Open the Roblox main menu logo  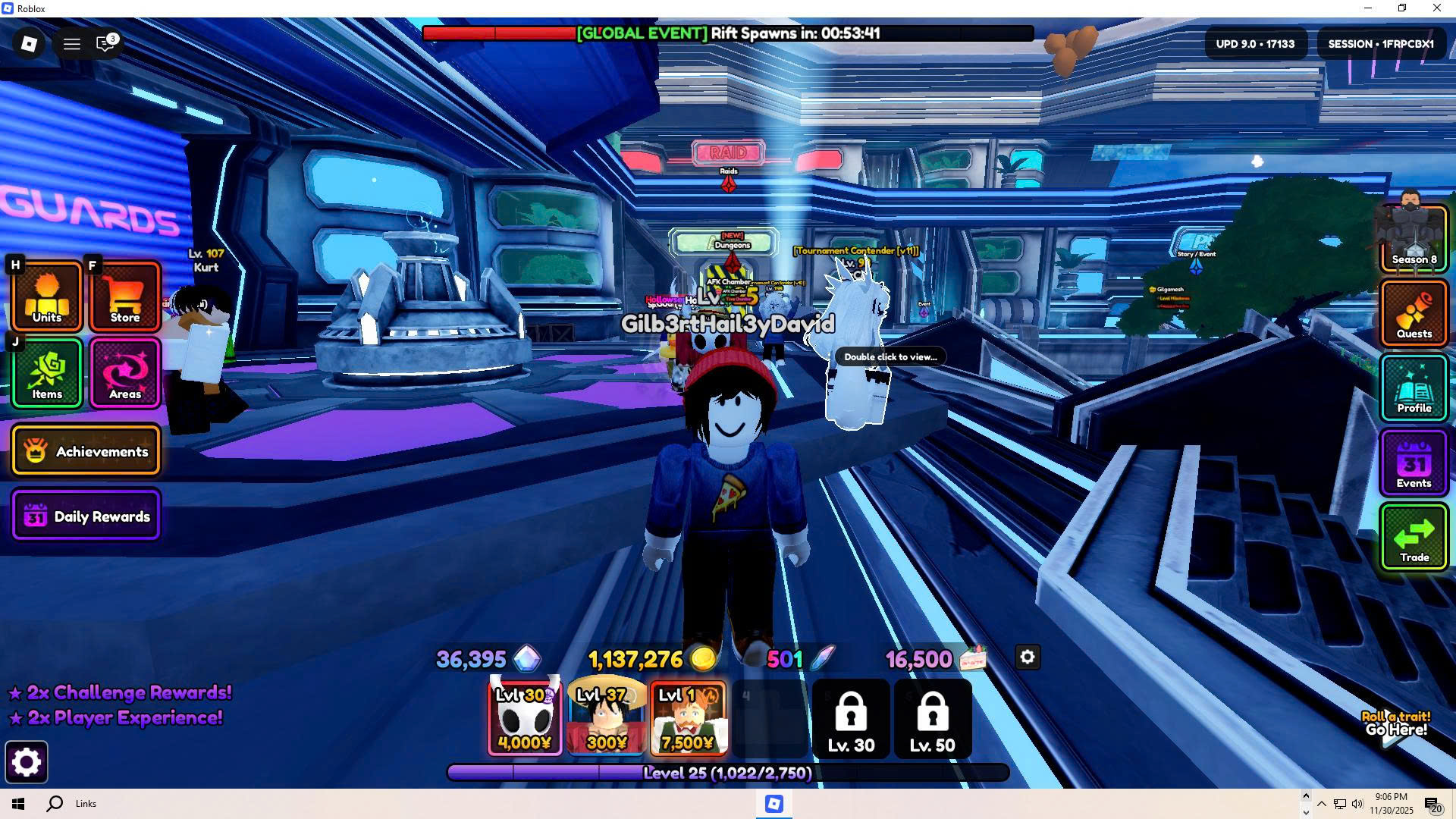(29, 44)
